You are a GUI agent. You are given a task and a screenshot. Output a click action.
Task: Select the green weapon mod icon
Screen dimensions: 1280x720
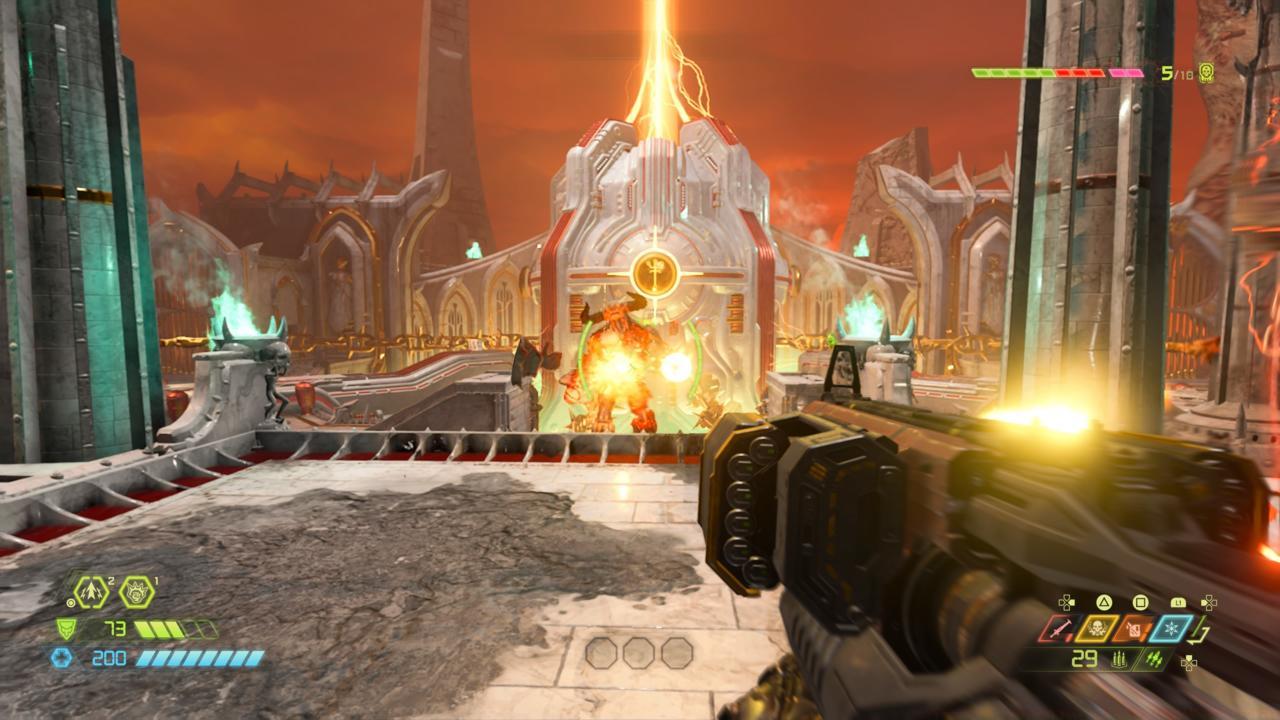tap(1155, 659)
